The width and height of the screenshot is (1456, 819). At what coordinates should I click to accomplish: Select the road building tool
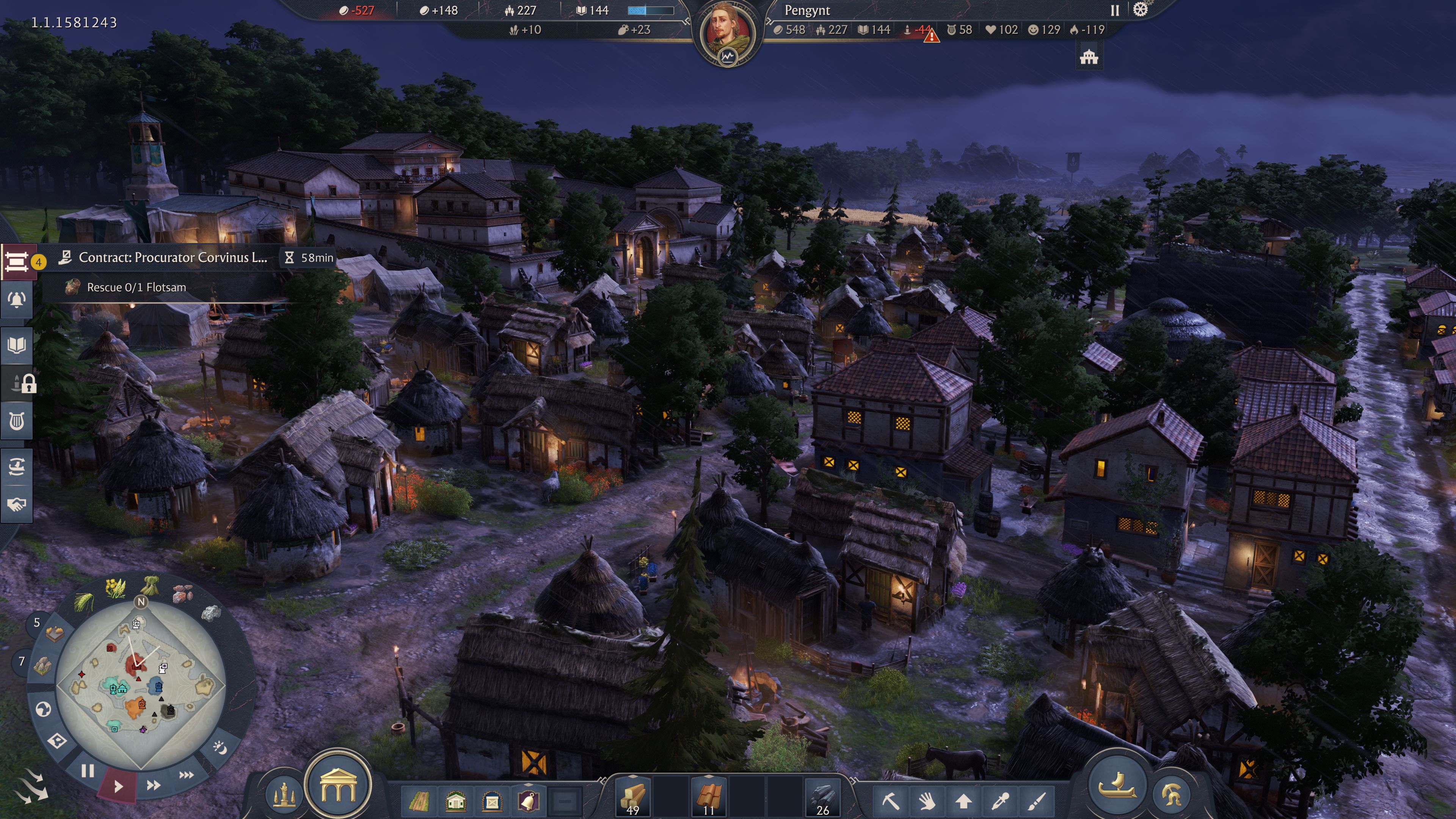(419, 801)
